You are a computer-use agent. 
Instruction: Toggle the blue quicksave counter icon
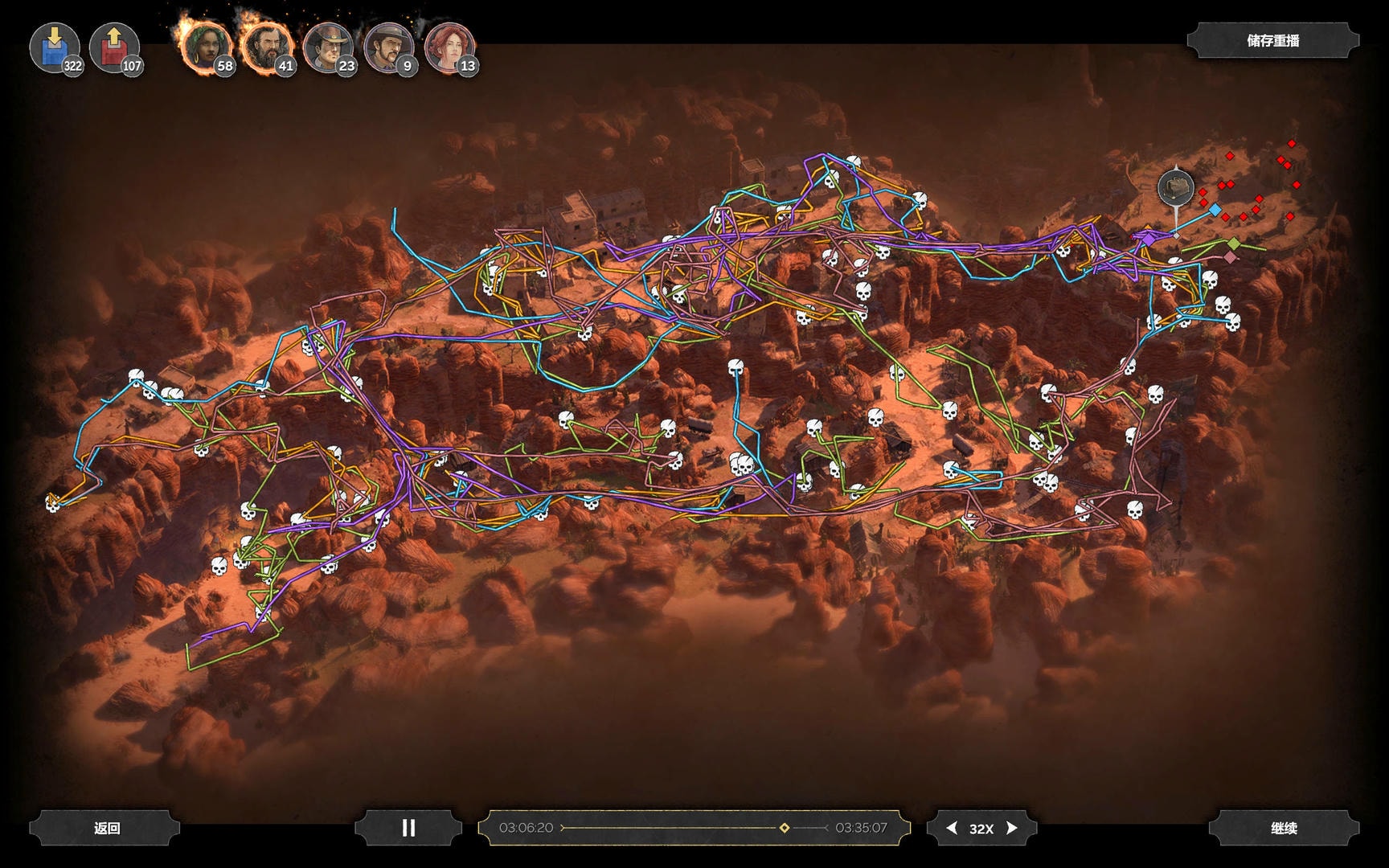click(x=54, y=47)
